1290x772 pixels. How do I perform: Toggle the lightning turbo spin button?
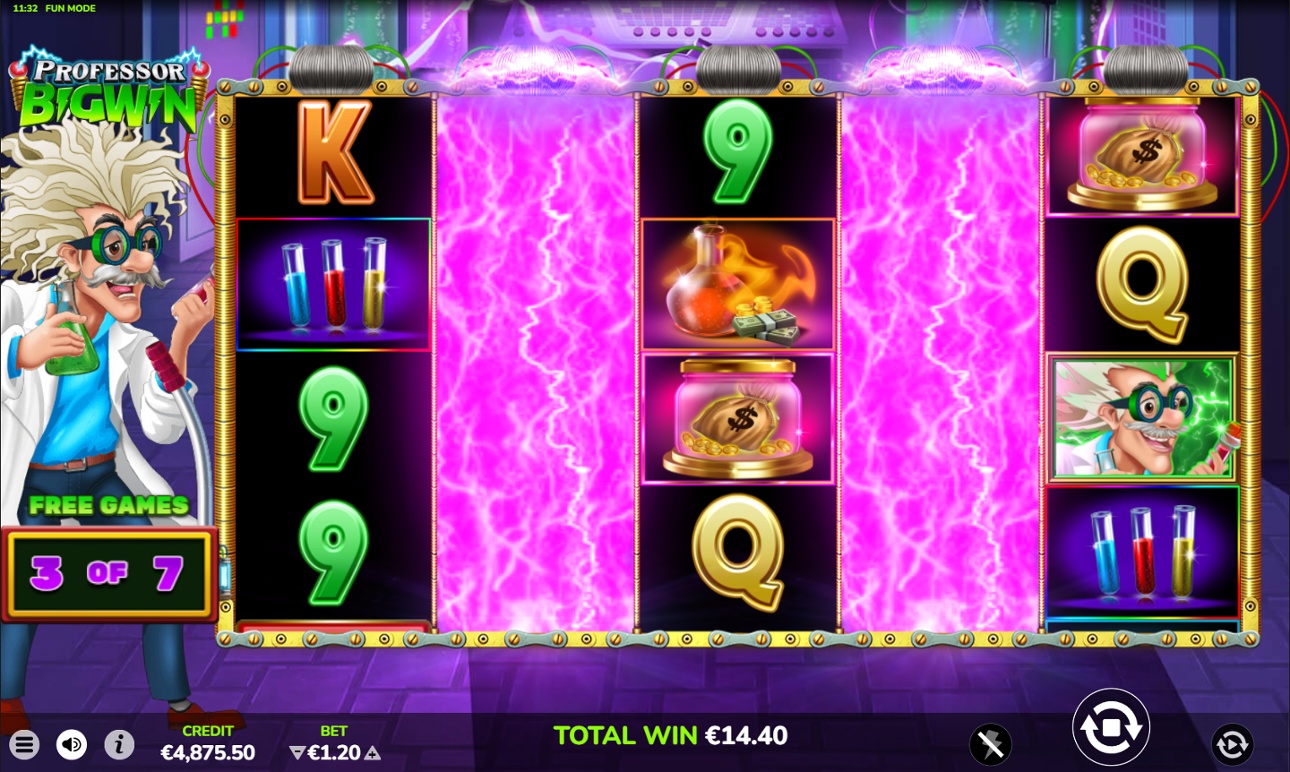pyautogui.click(x=990, y=744)
